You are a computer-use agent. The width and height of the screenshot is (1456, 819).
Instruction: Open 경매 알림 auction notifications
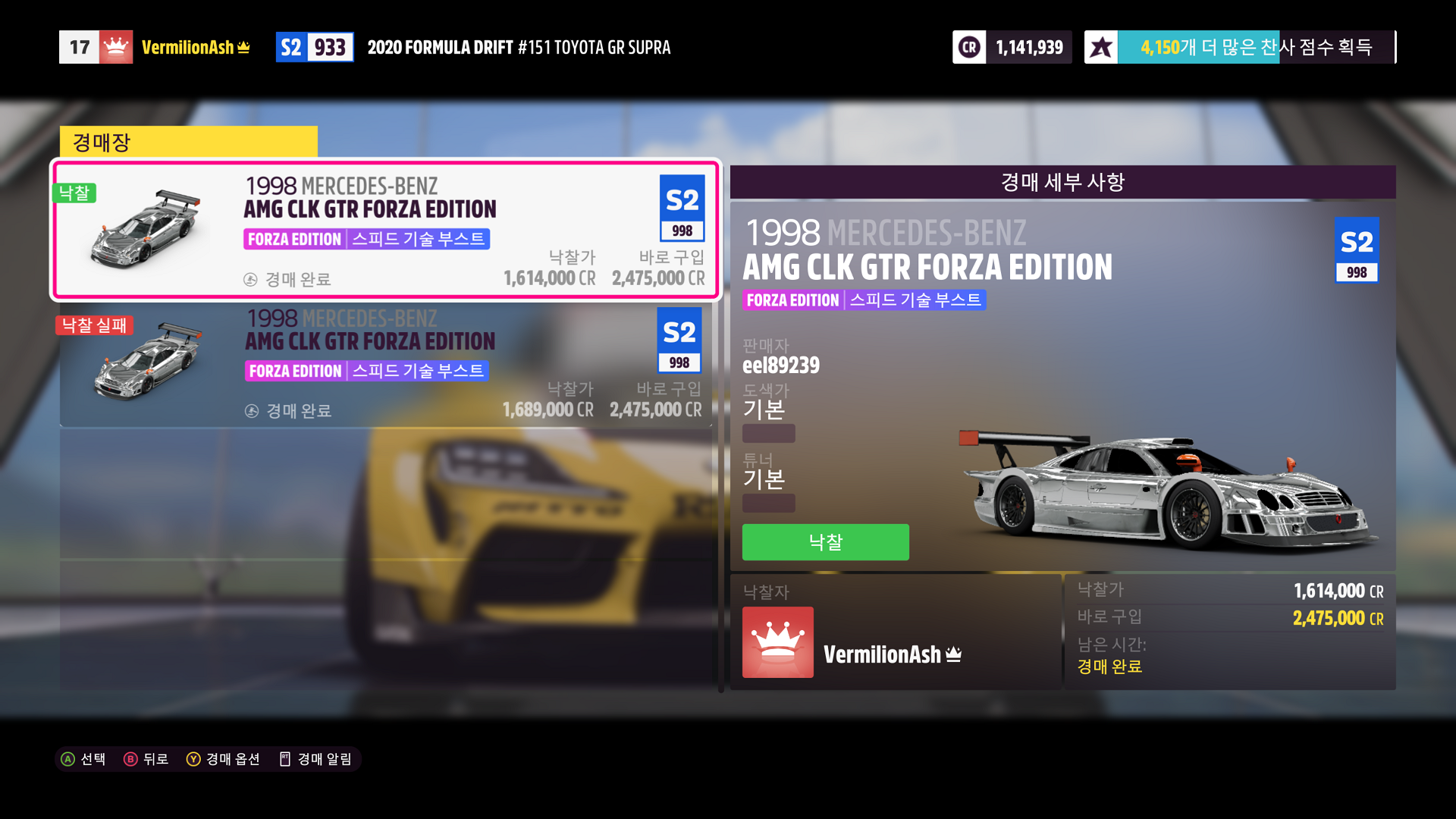click(x=316, y=759)
